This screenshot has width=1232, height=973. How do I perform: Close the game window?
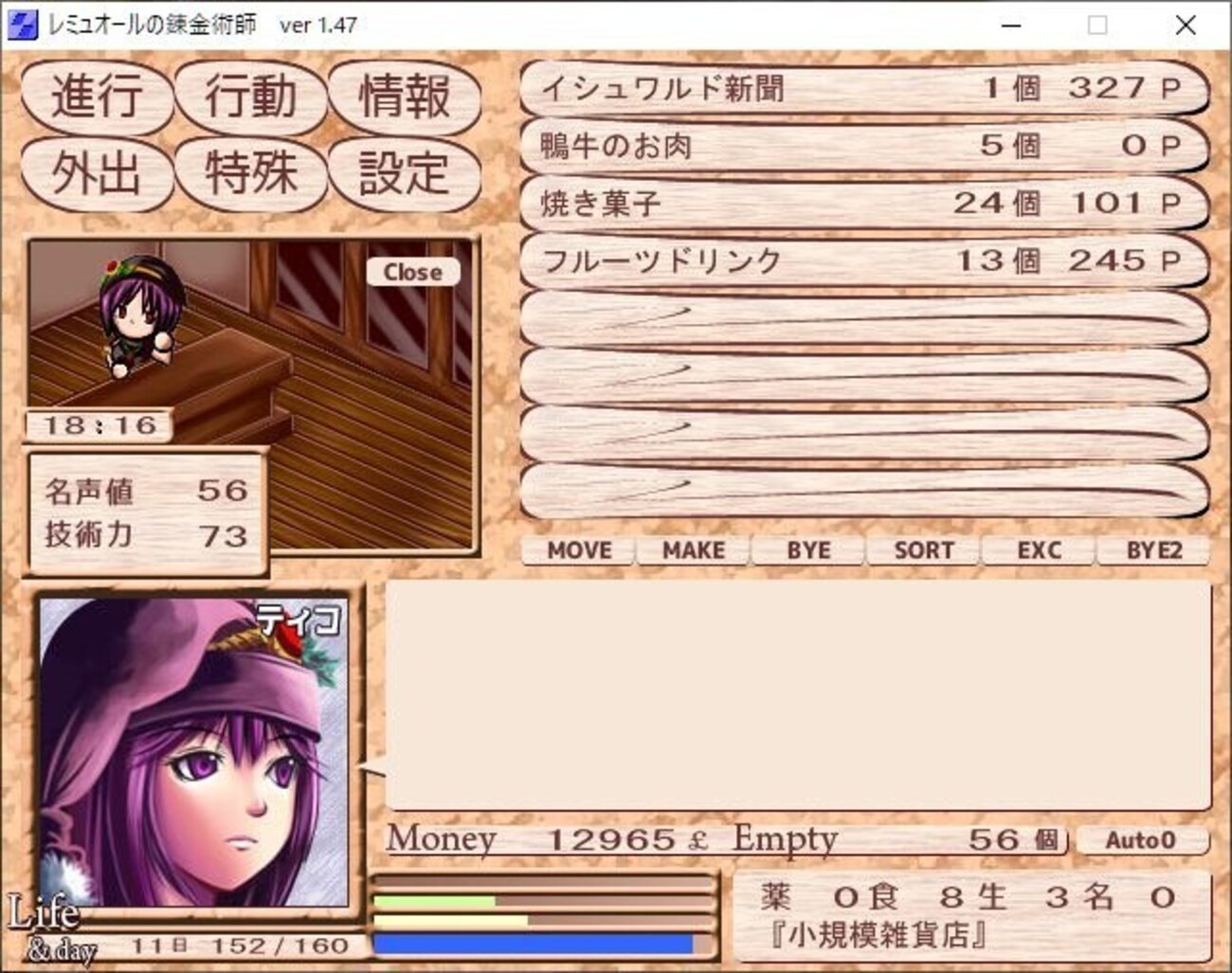coord(1186,26)
